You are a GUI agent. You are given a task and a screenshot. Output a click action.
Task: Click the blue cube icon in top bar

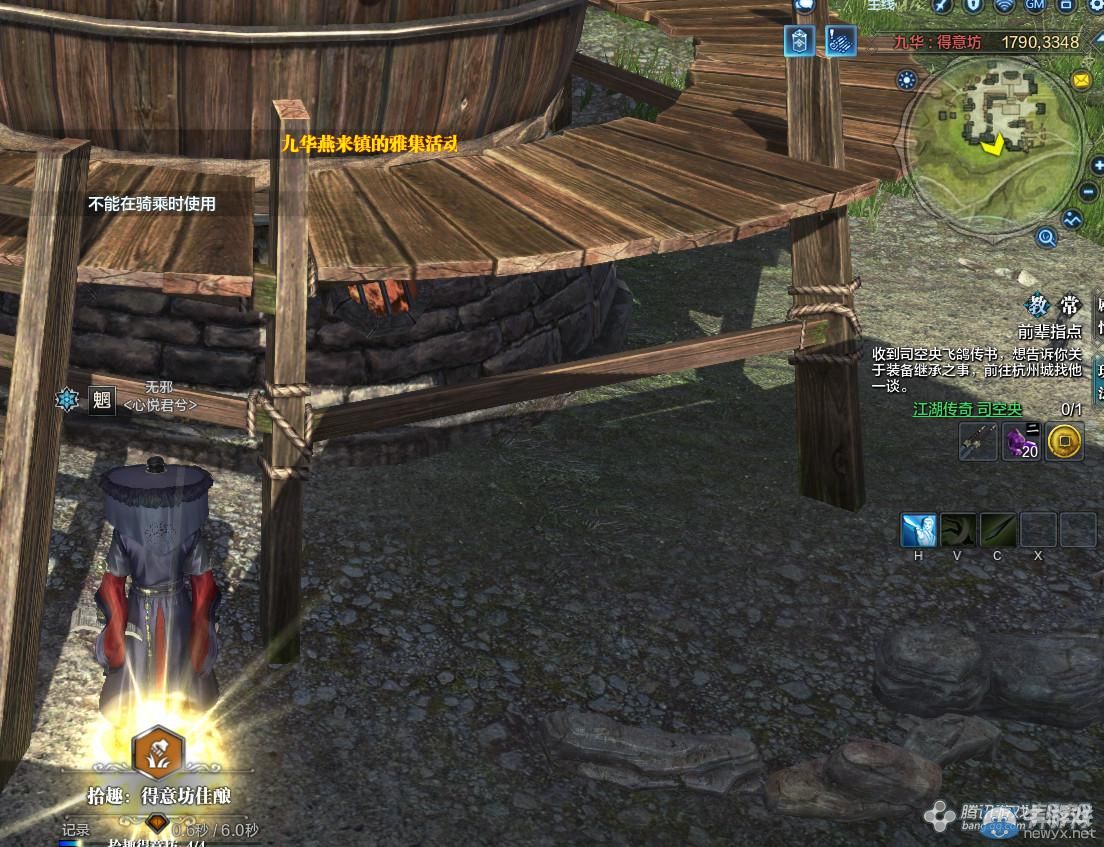[799, 41]
